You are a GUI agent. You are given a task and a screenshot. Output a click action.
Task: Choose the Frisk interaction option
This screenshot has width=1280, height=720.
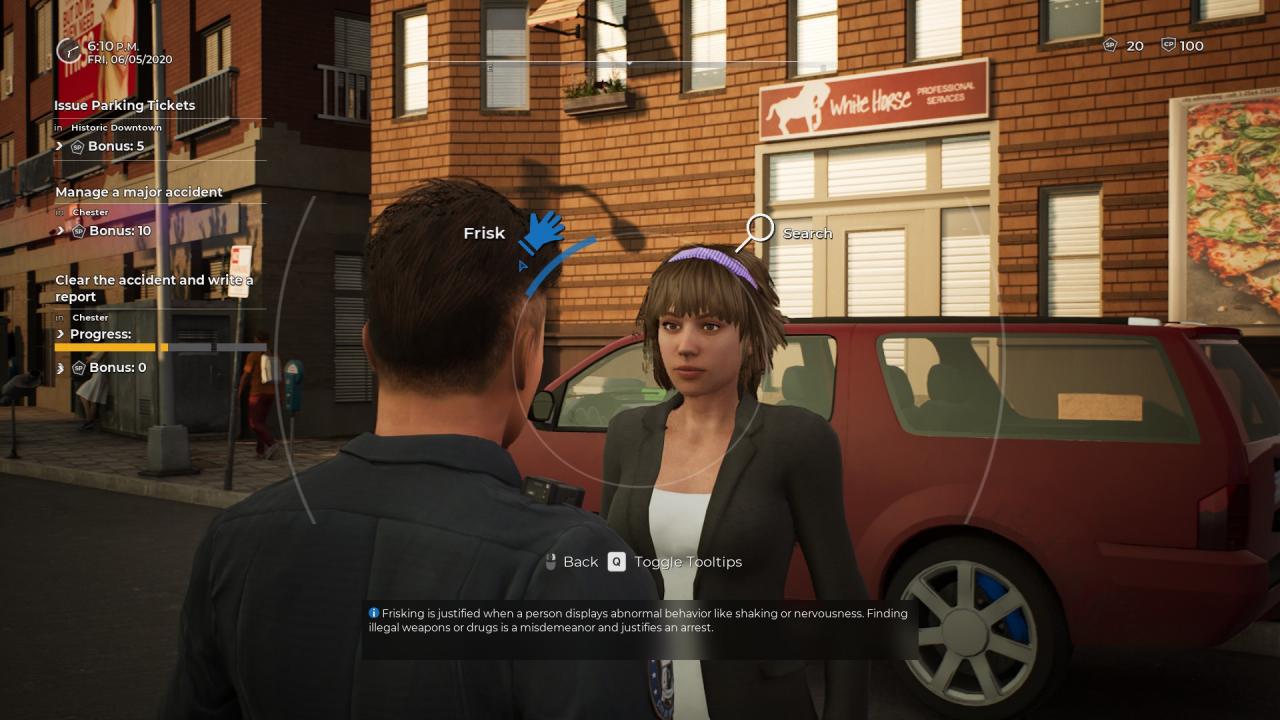click(540, 232)
